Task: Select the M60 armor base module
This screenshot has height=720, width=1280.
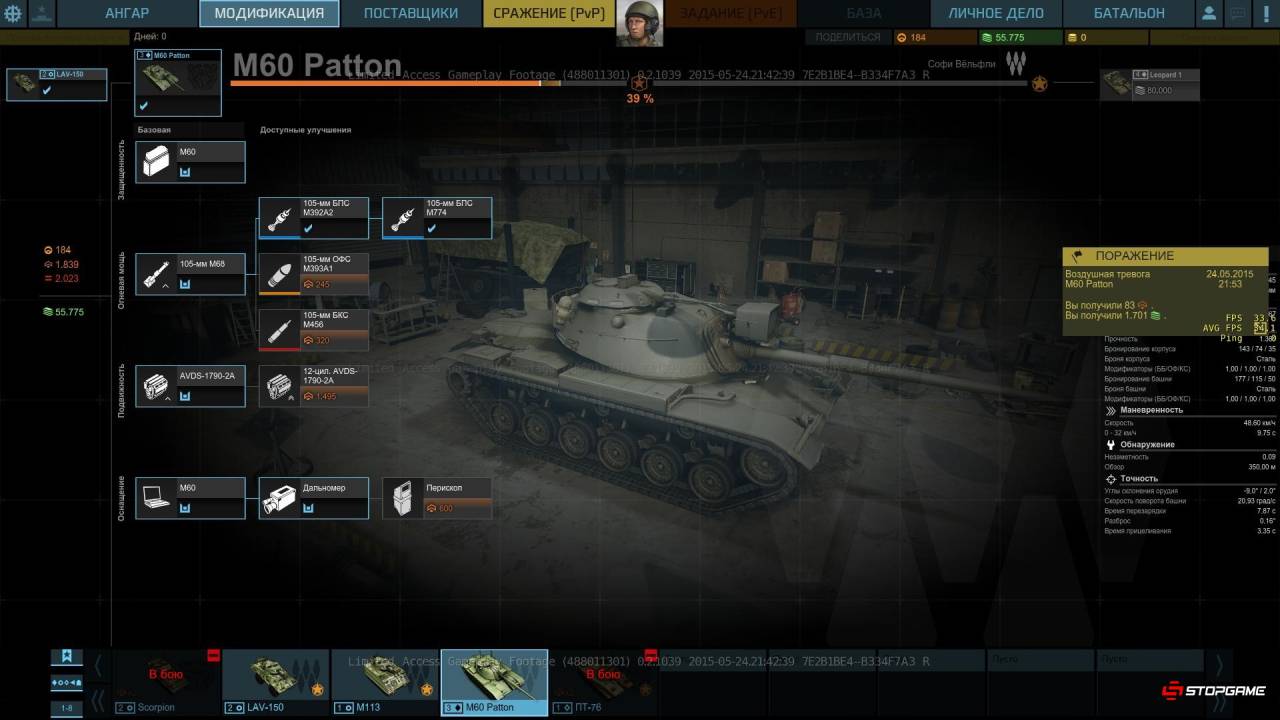Action: coord(190,161)
